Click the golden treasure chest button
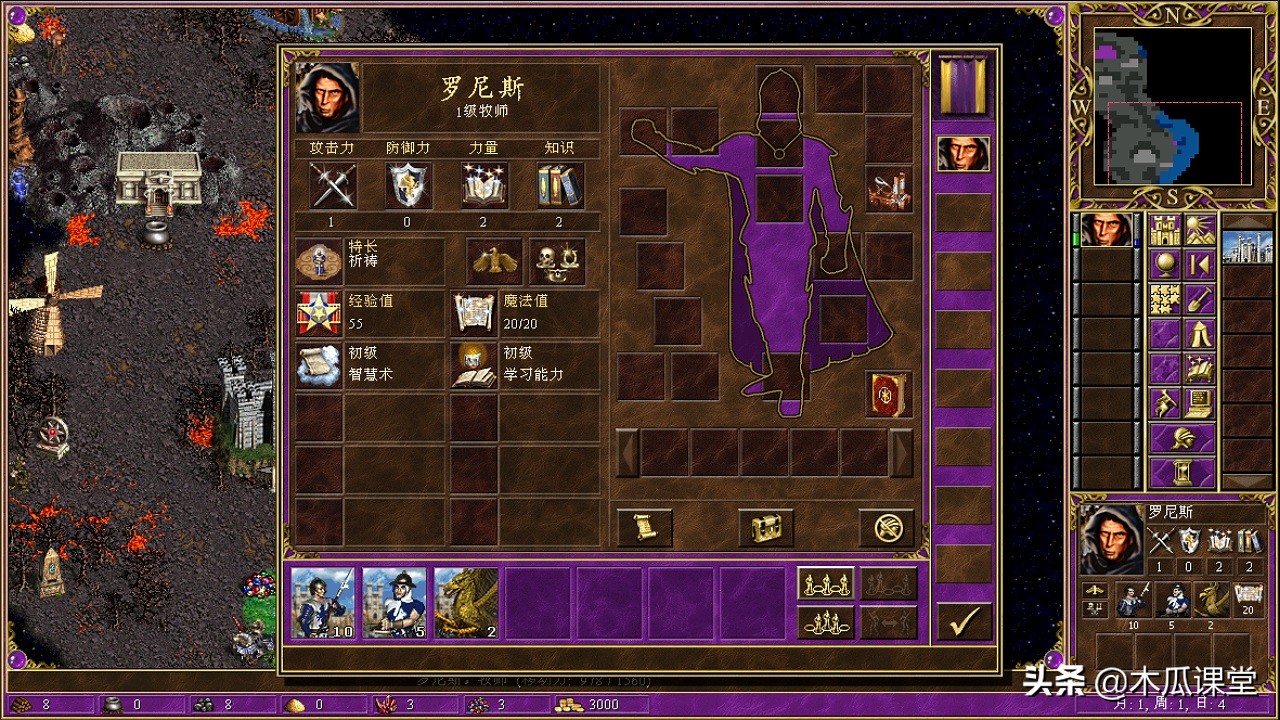Image resolution: width=1280 pixels, height=720 pixels. pos(766,527)
